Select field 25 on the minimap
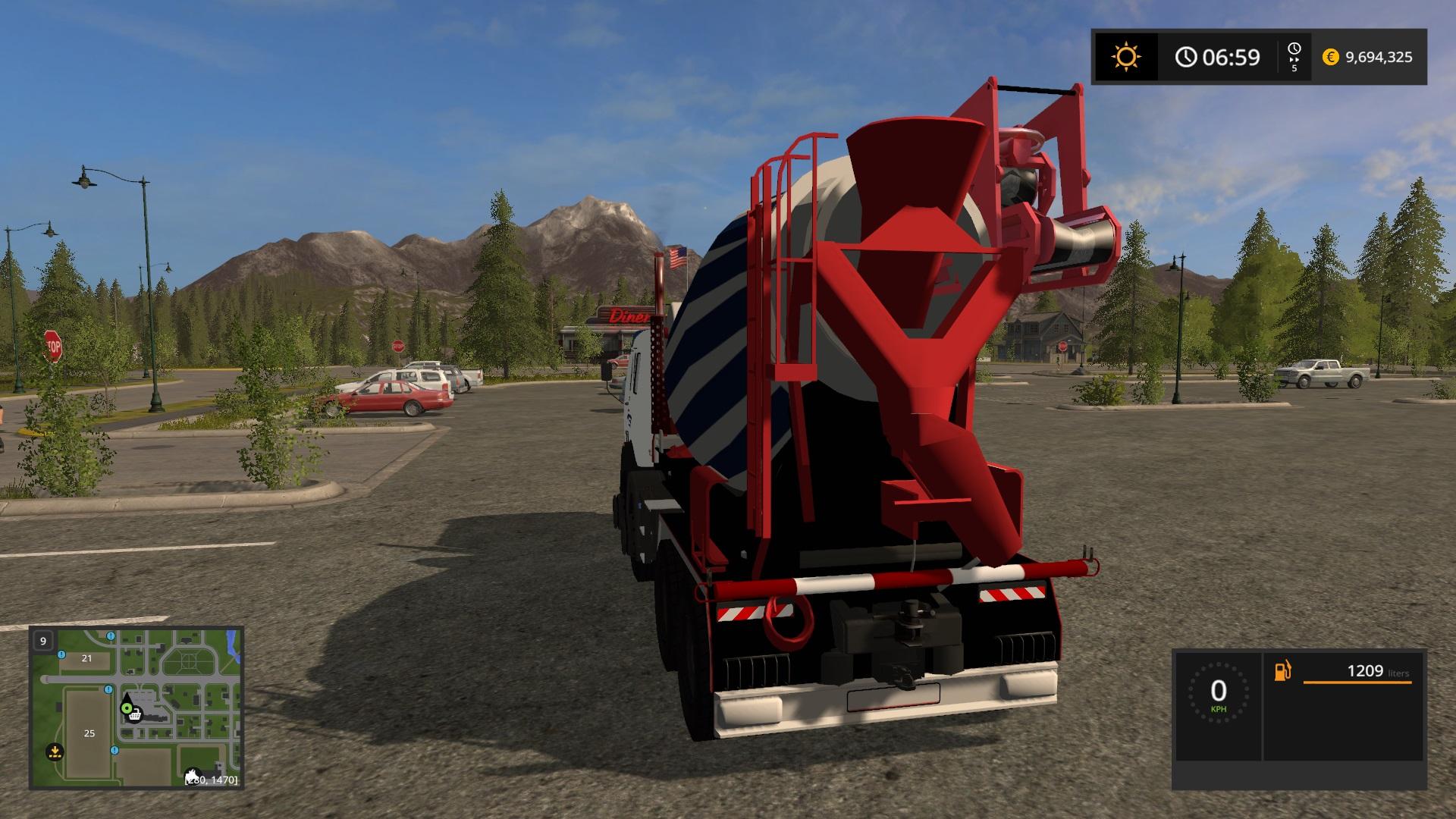1456x819 pixels. [x=89, y=733]
